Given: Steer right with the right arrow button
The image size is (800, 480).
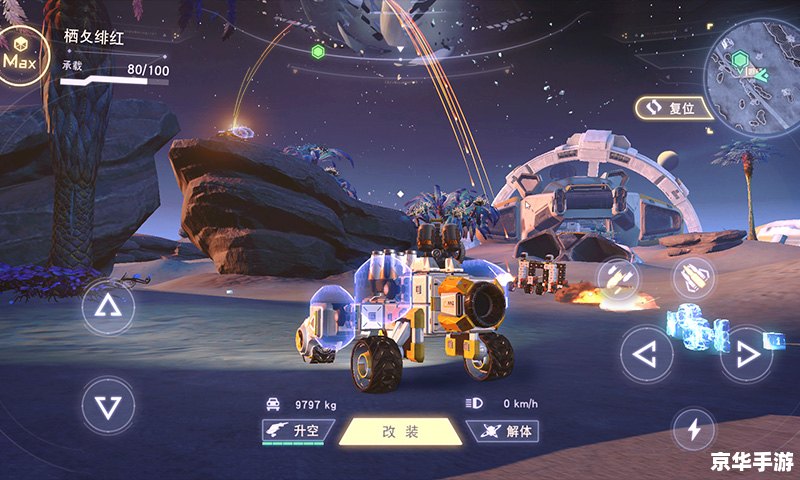Looking at the screenshot, I should [x=747, y=354].
